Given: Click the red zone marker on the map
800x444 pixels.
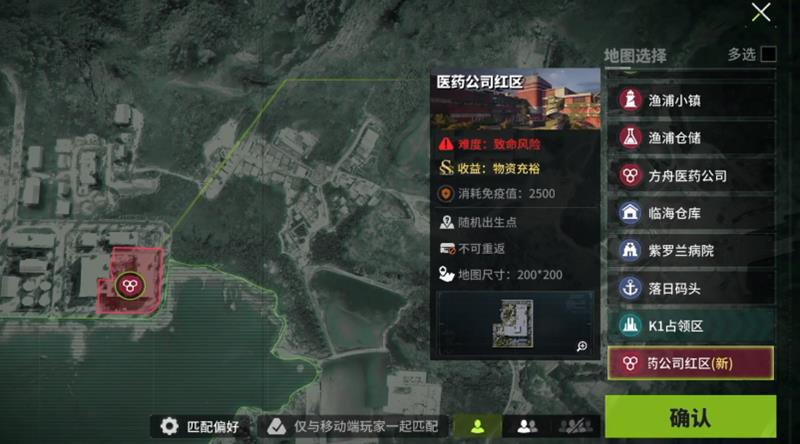Looking at the screenshot, I should point(128,285).
